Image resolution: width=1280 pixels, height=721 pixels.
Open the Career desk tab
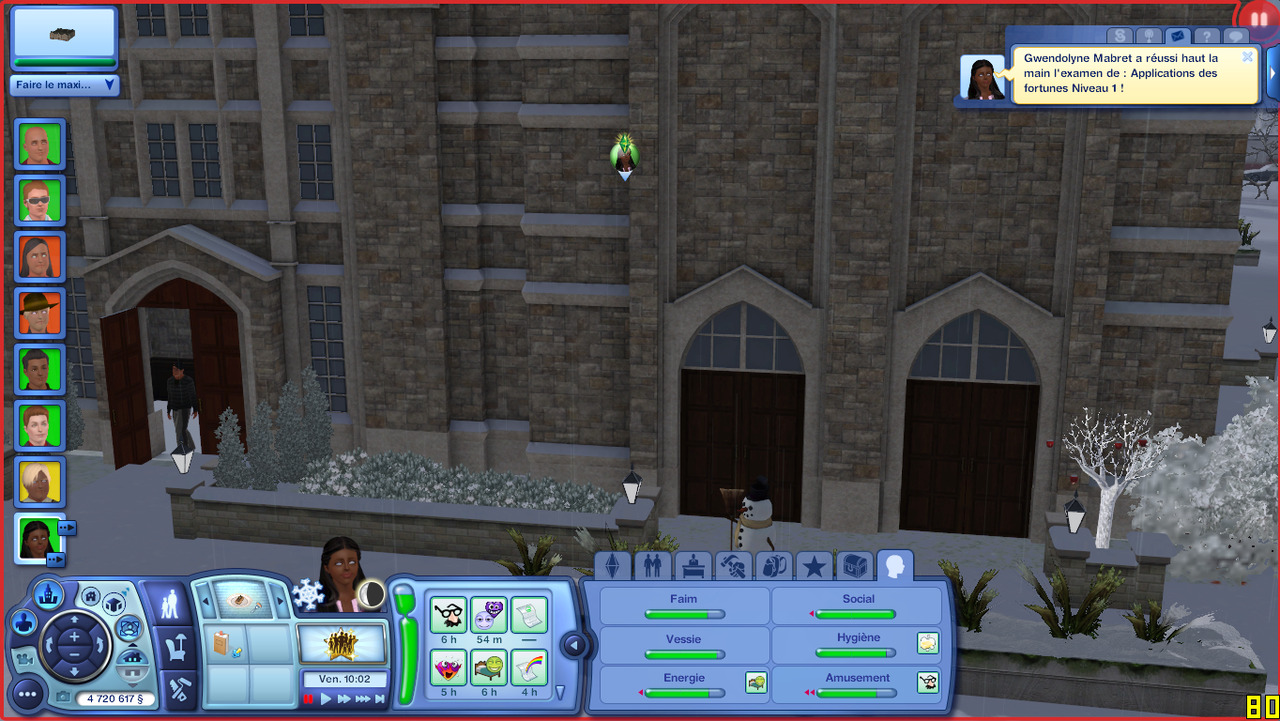[x=693, y=567]
